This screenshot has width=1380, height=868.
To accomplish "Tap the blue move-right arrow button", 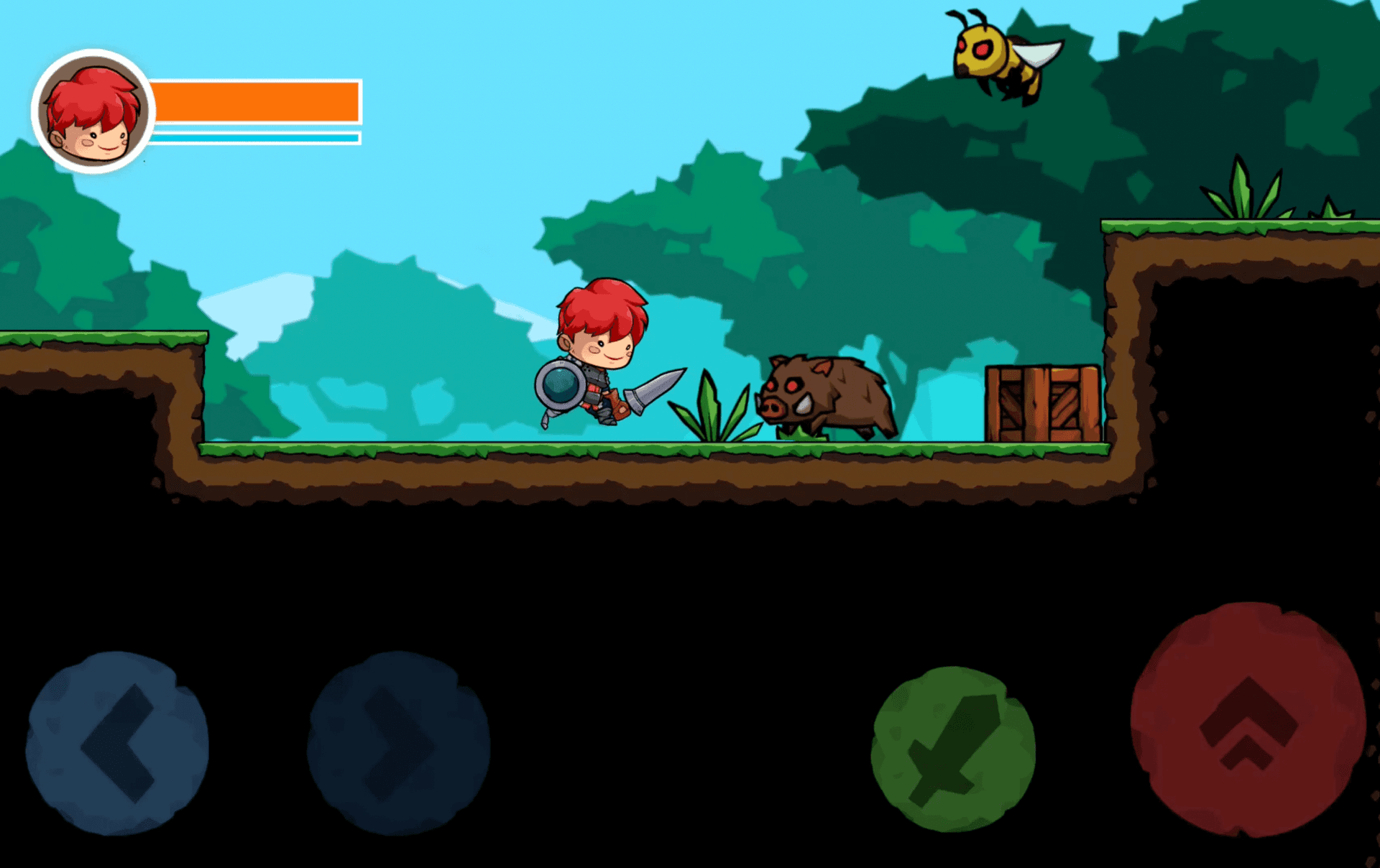I will (x=398, y=743).
